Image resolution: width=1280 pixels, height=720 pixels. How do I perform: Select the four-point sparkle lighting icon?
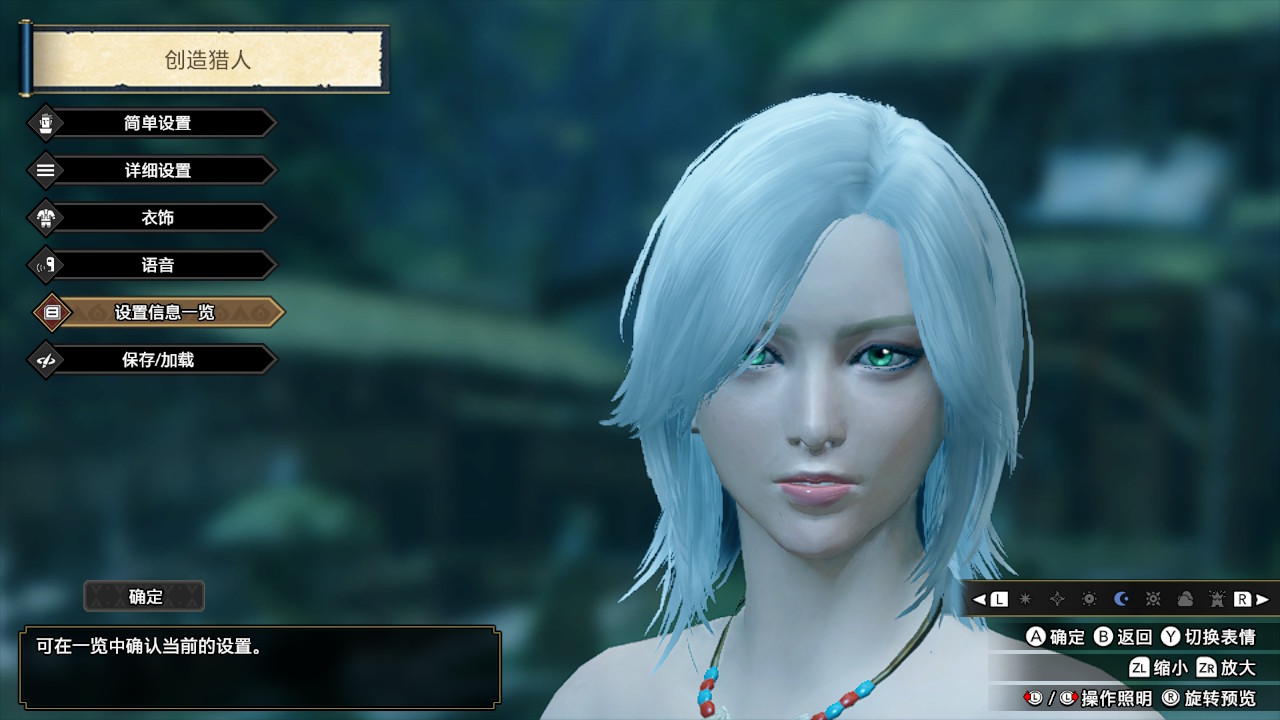[1057, 599]
